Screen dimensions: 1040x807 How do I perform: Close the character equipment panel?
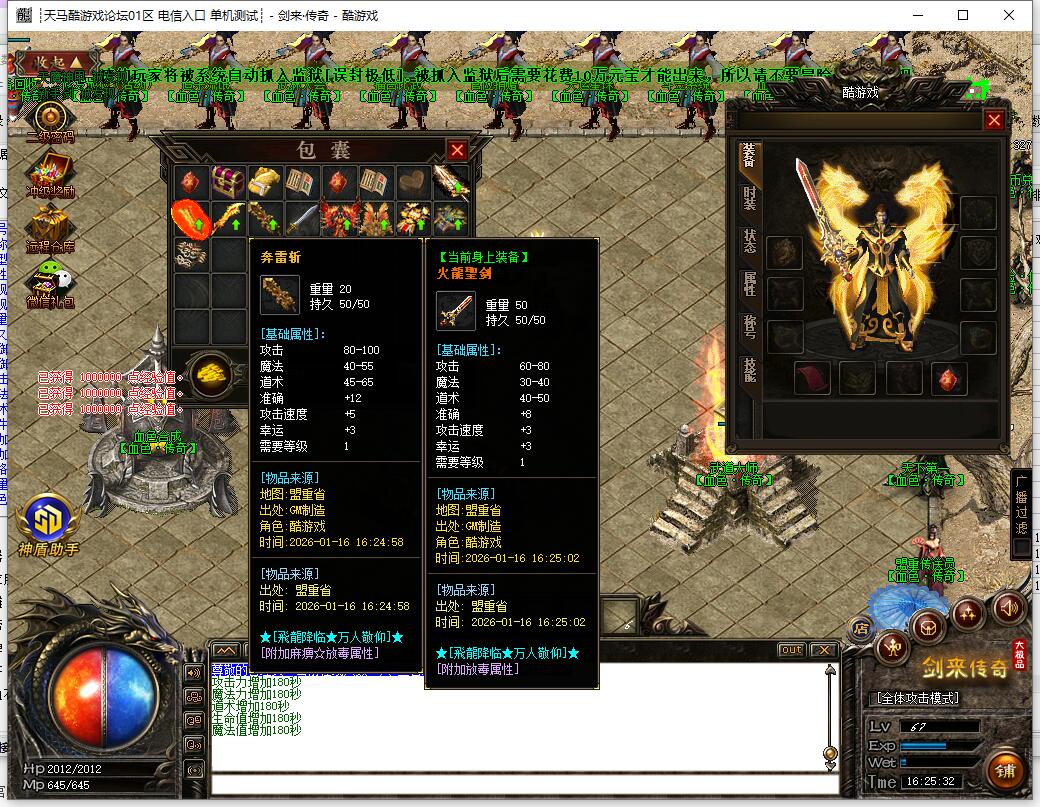click(x=993, y=120)
